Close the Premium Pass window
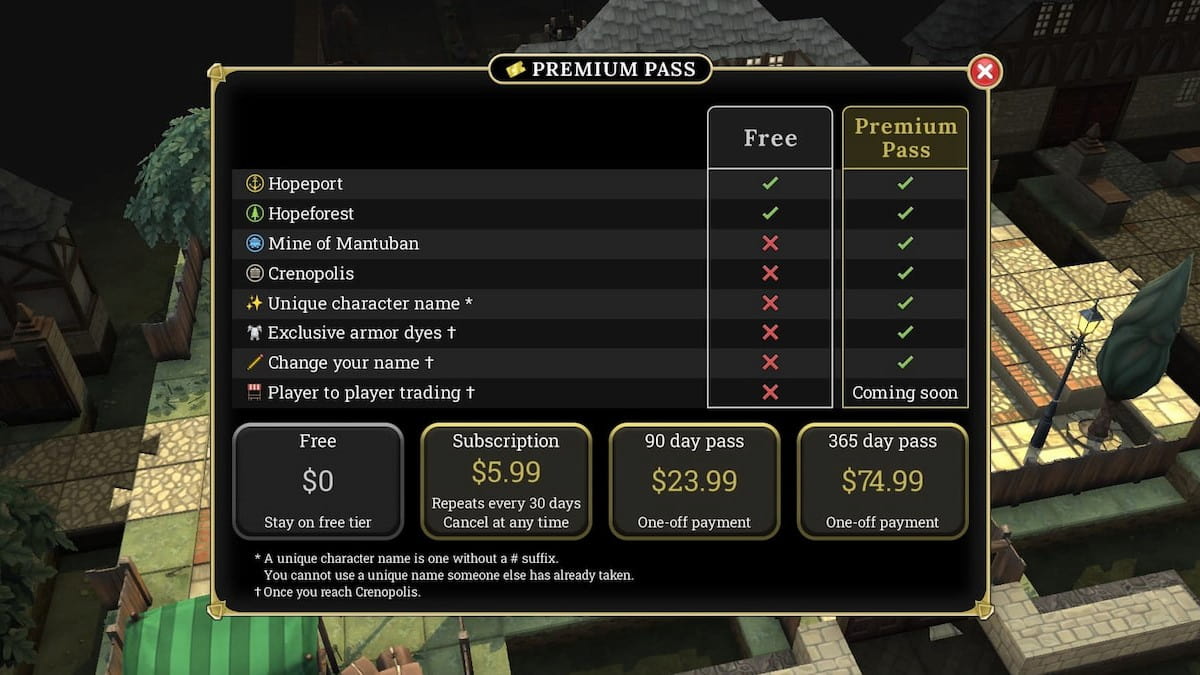Viewport: 1200px width, 675px height. point(985,71)
